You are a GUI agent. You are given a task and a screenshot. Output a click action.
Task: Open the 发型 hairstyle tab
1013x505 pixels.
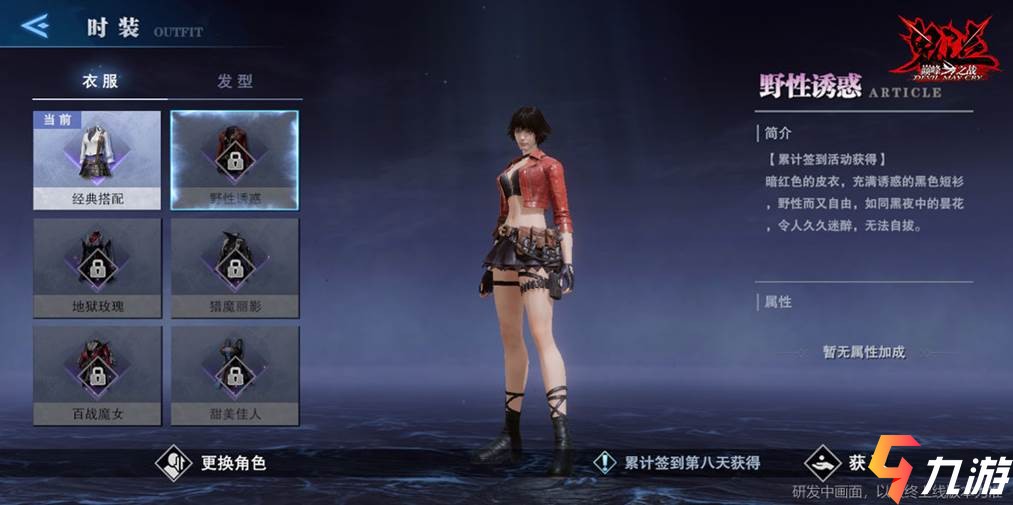click(x=235, y=81)
